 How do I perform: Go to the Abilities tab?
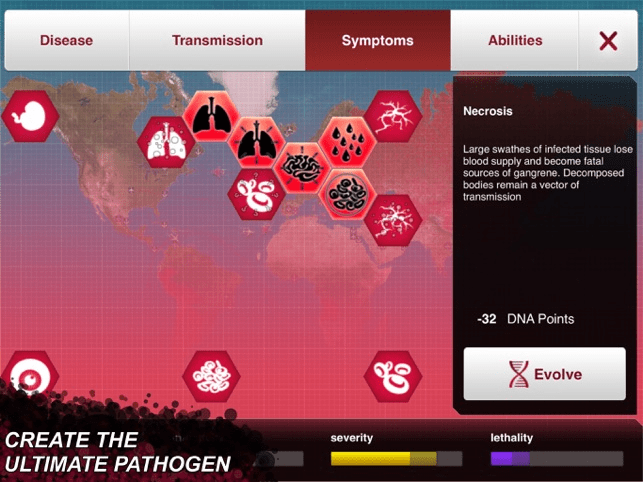click(515, 41)
